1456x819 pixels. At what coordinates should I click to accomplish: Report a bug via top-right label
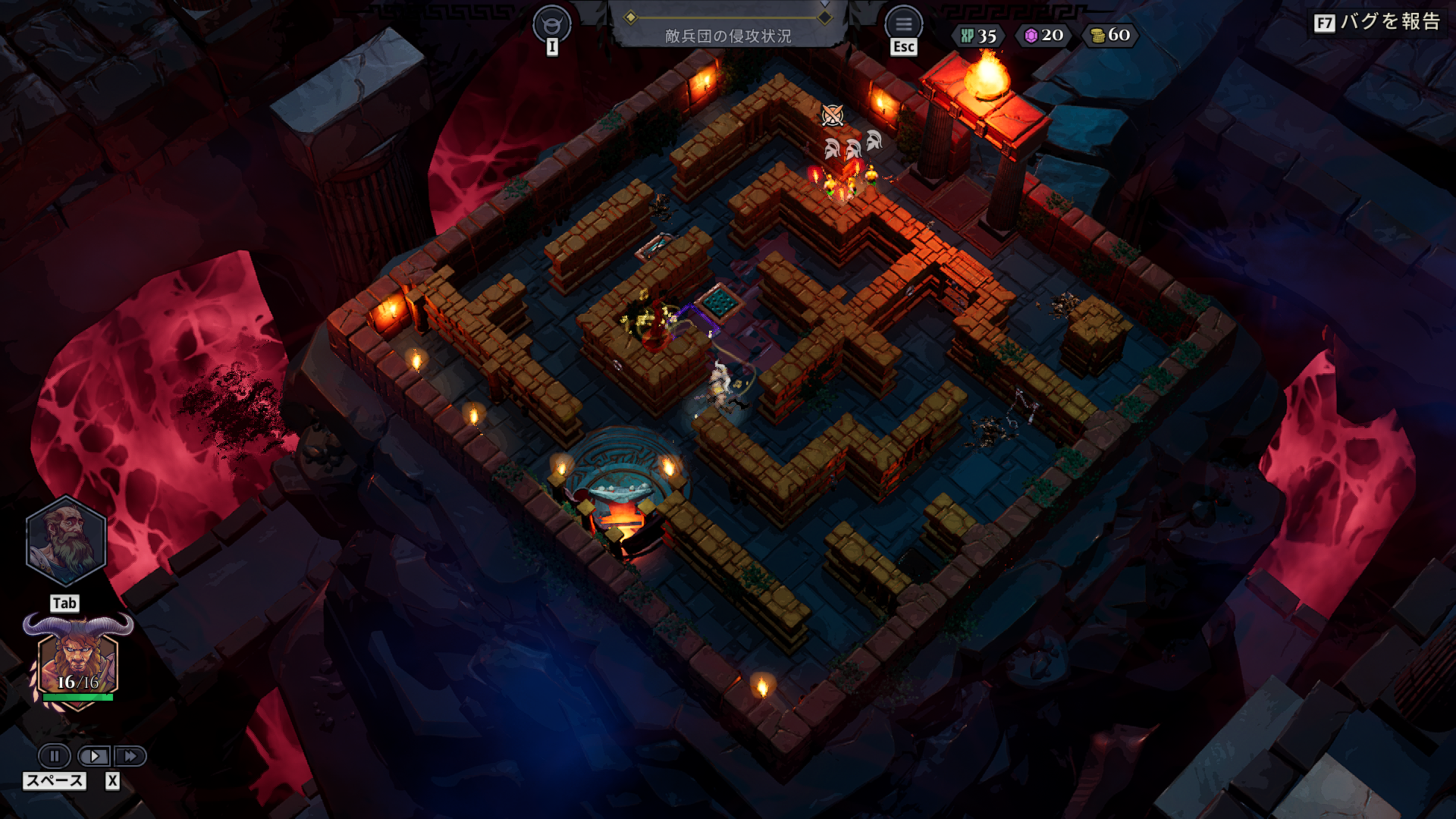pyautogui.click(x=1377, y=22)
